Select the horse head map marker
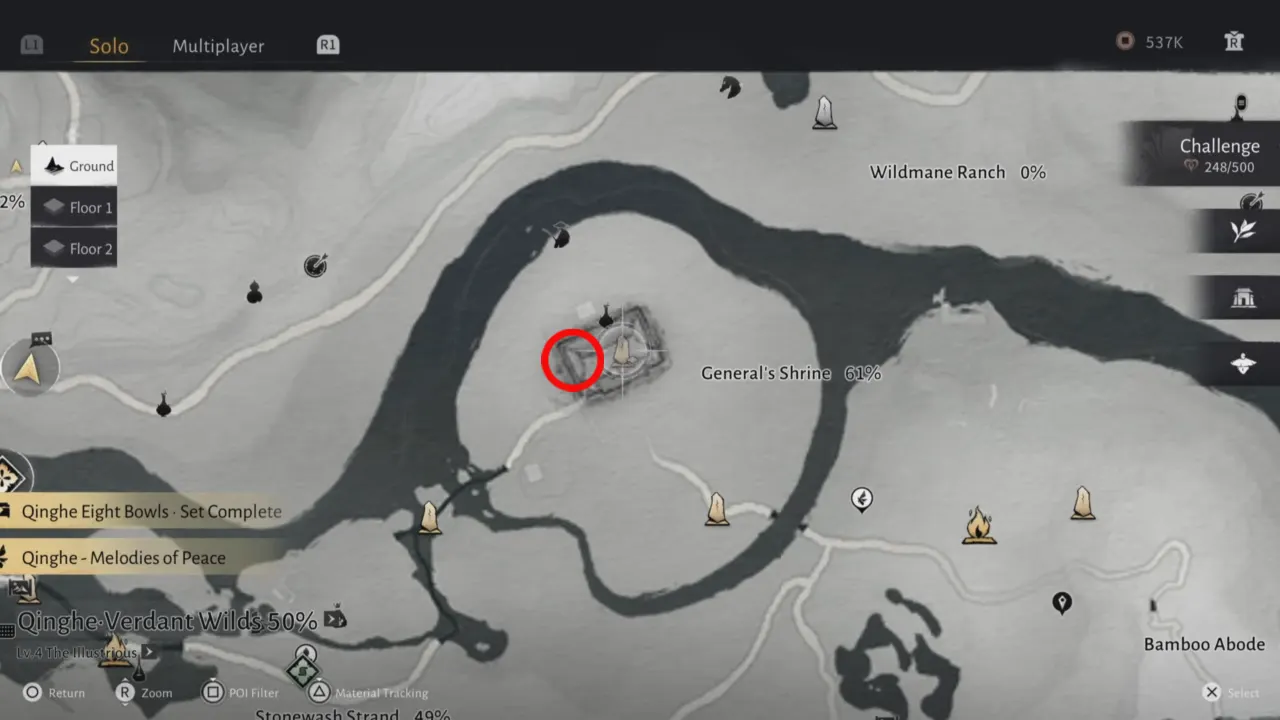 tap(729, 88)
